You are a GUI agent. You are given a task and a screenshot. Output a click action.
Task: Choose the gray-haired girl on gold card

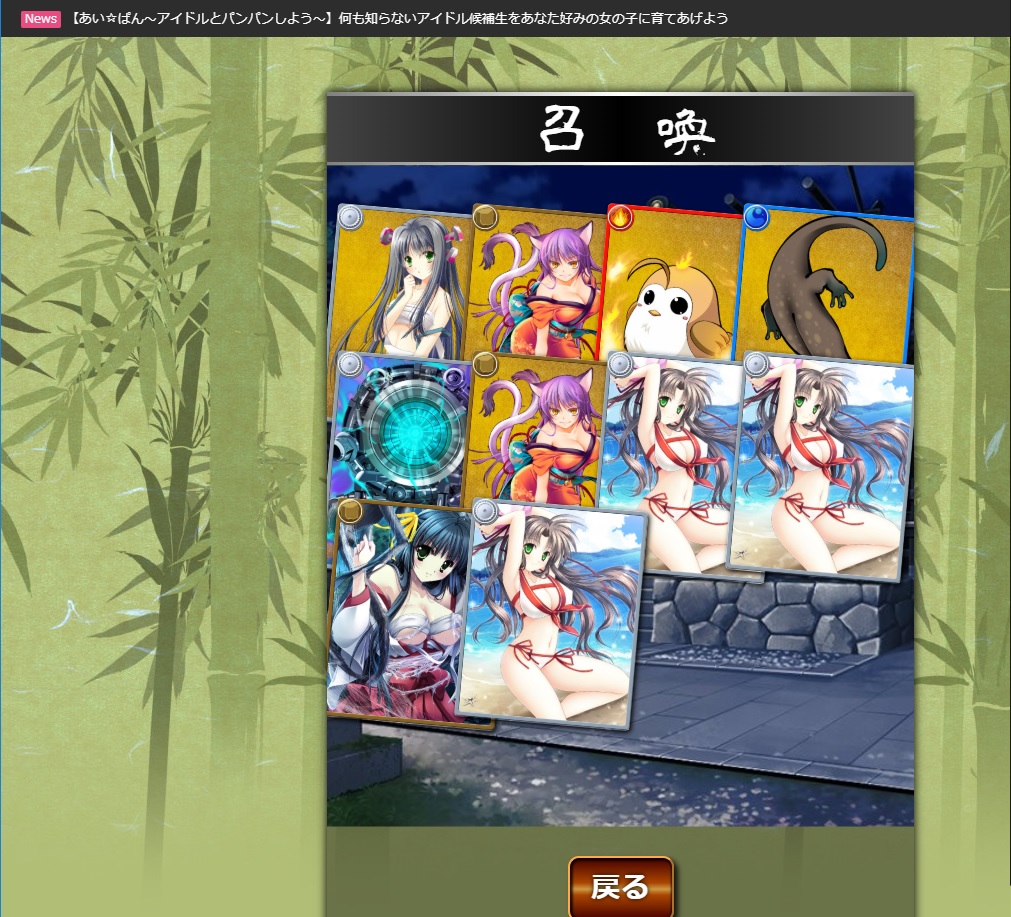[400, 280]
